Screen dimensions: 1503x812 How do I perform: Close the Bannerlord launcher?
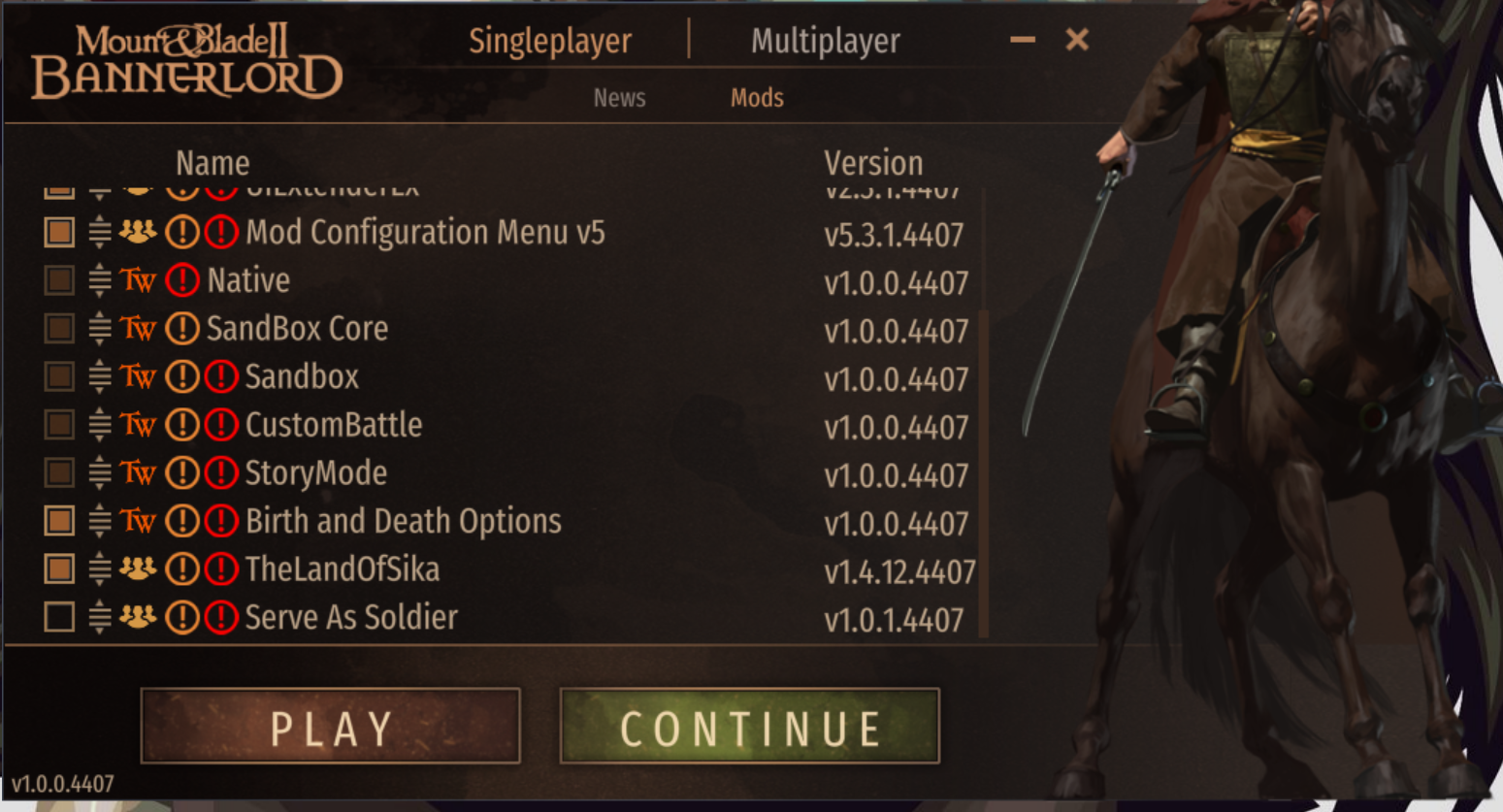click(x=1077, y=40)
